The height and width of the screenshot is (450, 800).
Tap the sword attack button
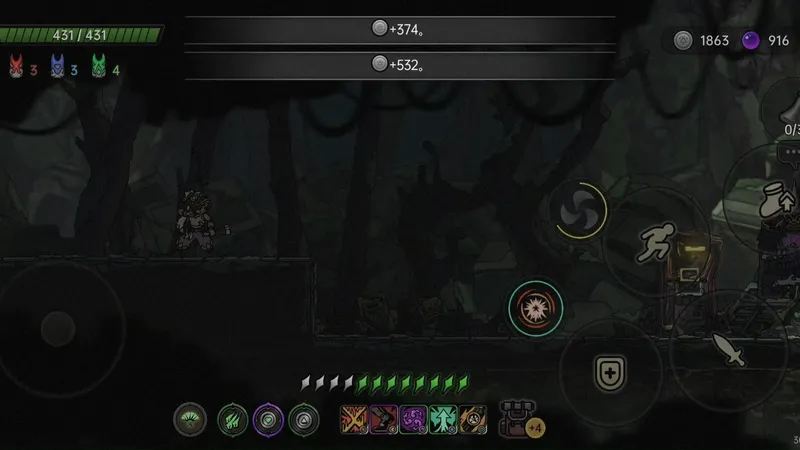coord(727,349)
